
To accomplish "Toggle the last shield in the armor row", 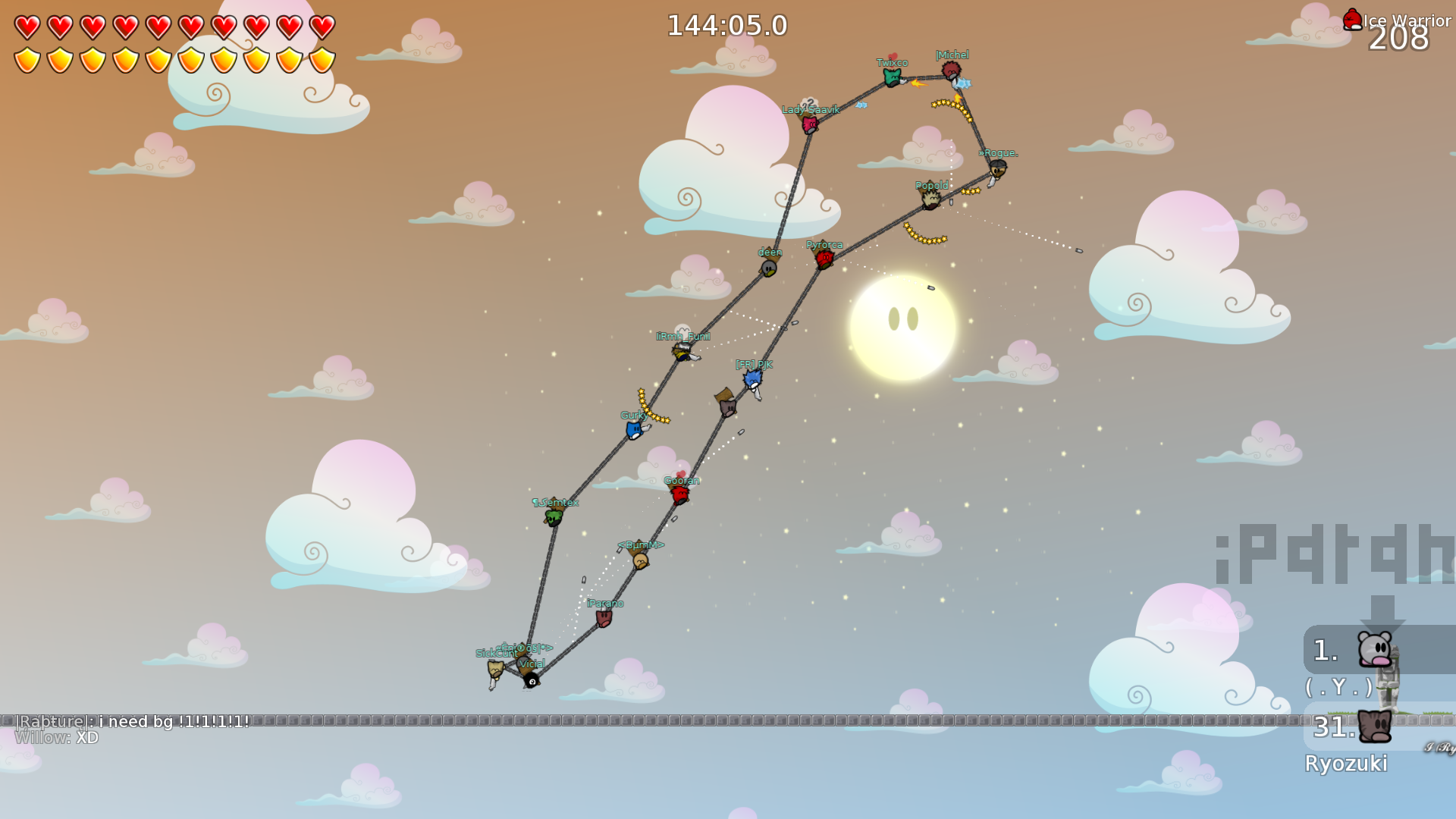I will click(x=325, y=61).
